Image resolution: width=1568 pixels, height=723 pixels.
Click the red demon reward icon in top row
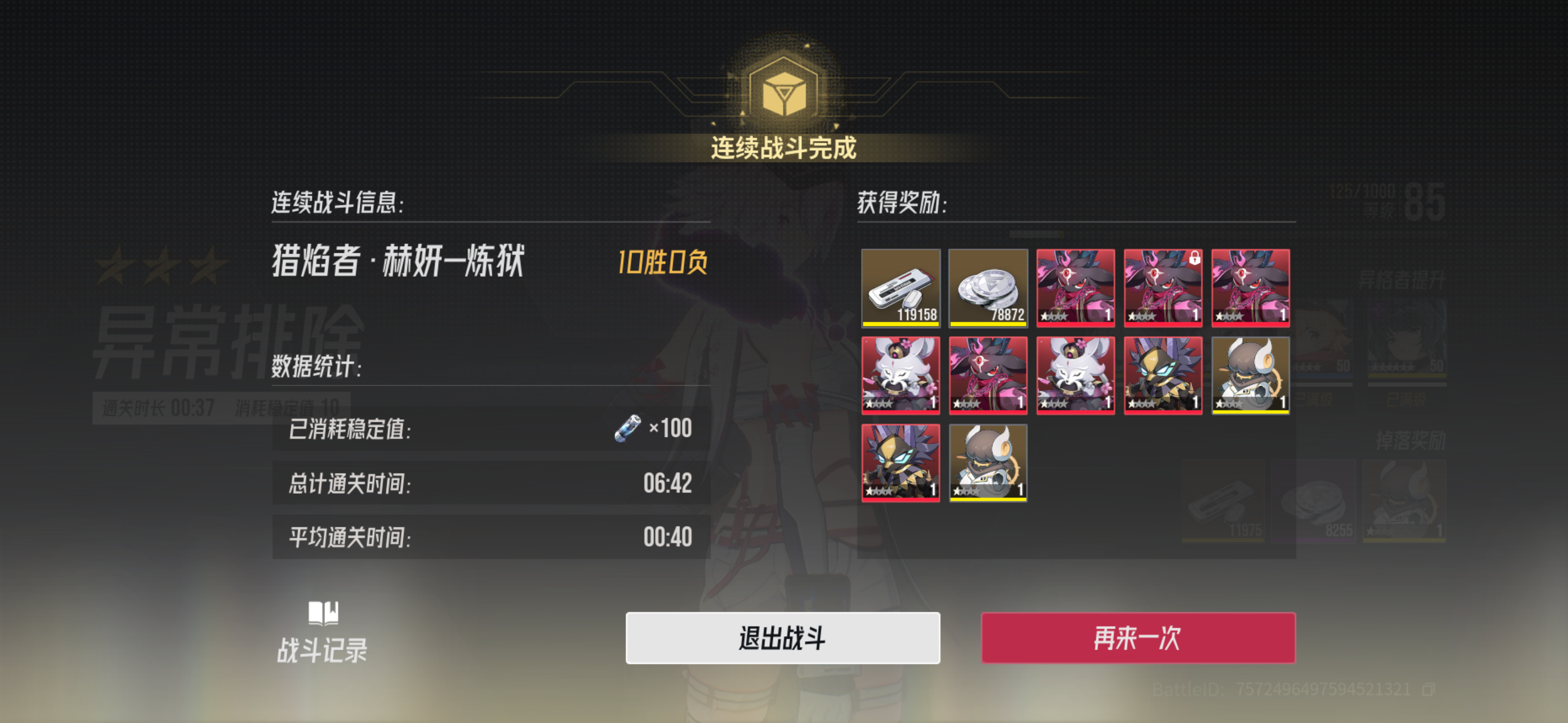1076,288
